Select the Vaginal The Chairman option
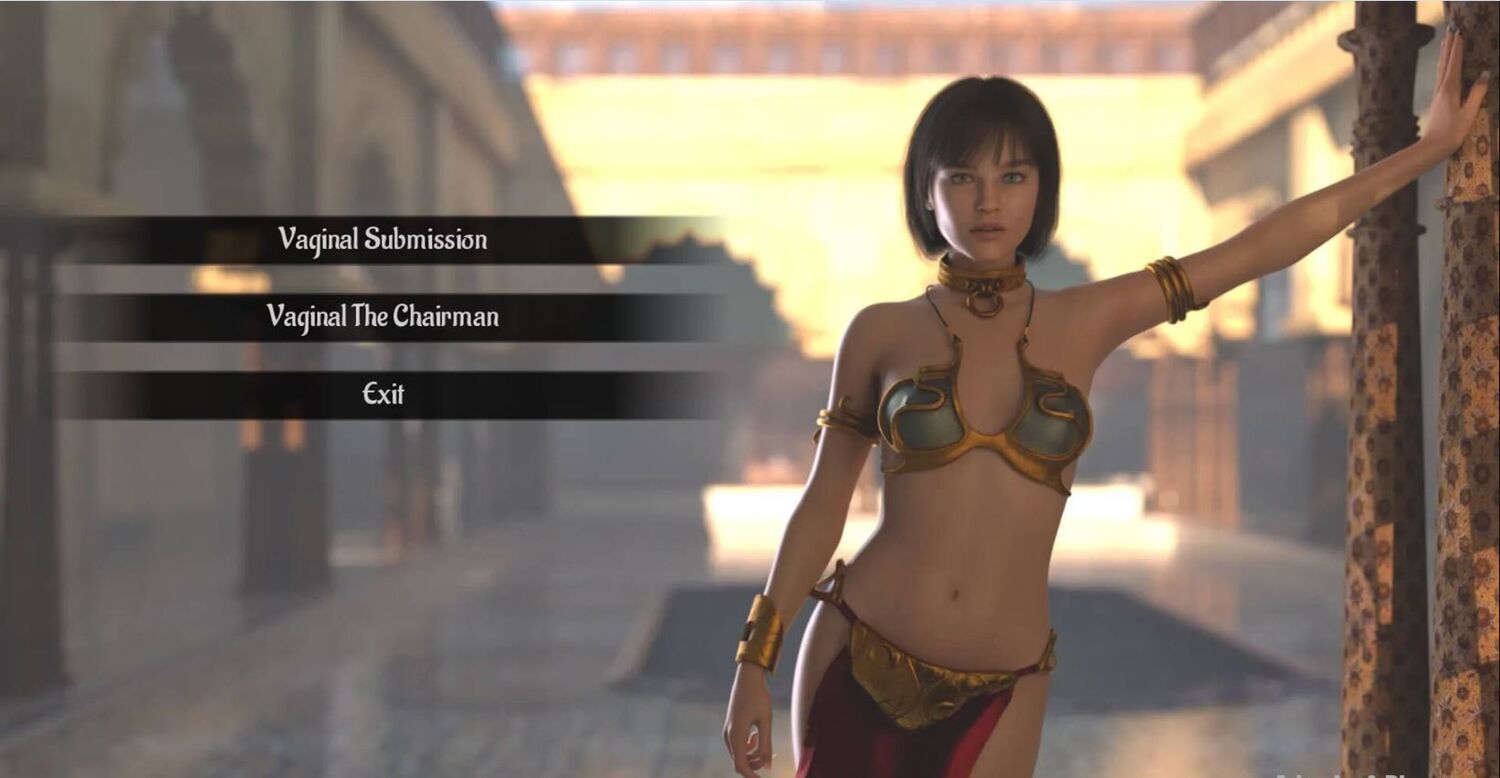Image resolution: width=1500 pixels, height=778 pixels. tap(383, 317)
